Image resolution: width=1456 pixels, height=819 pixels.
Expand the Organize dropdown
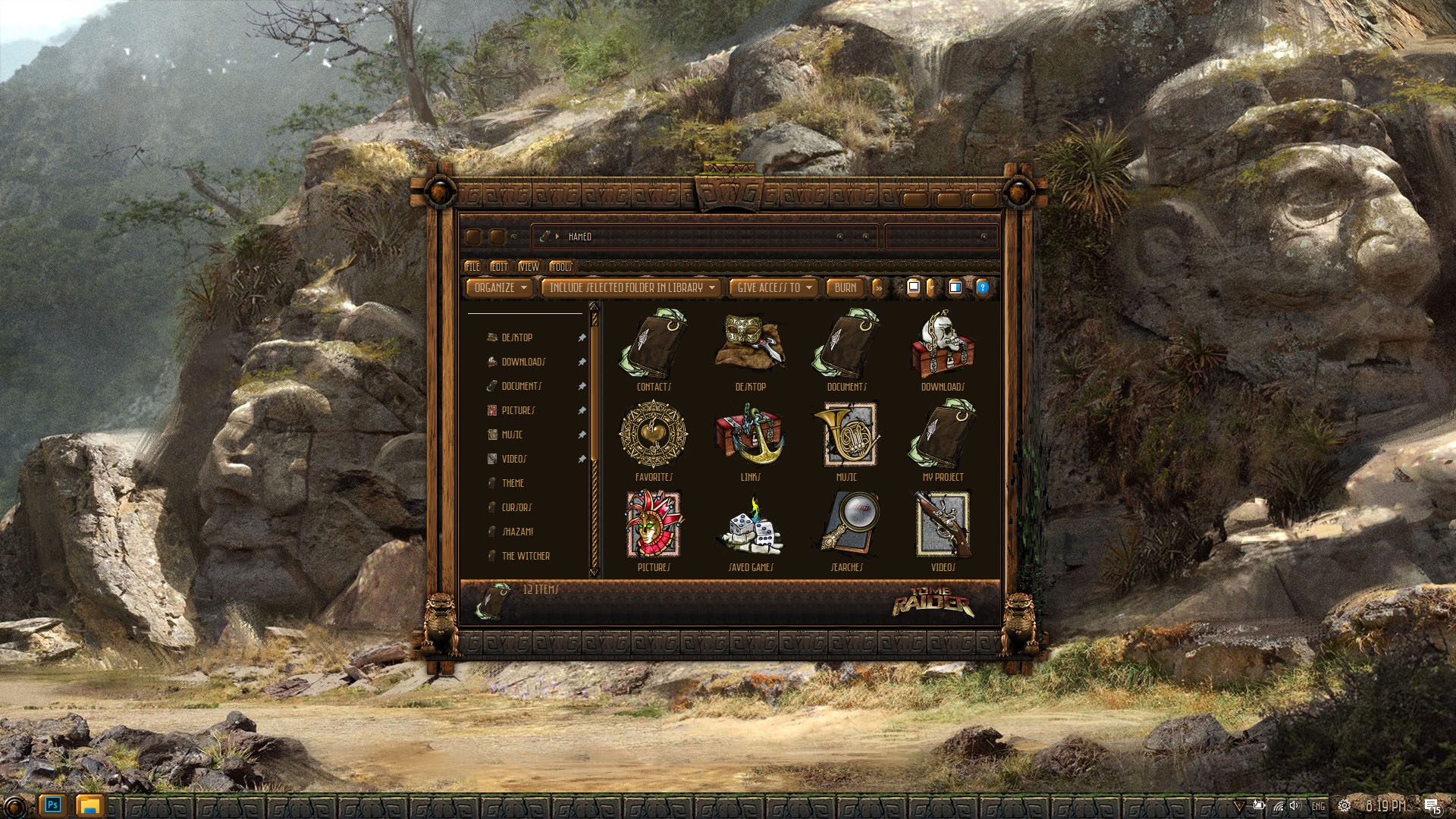(500, 288)
